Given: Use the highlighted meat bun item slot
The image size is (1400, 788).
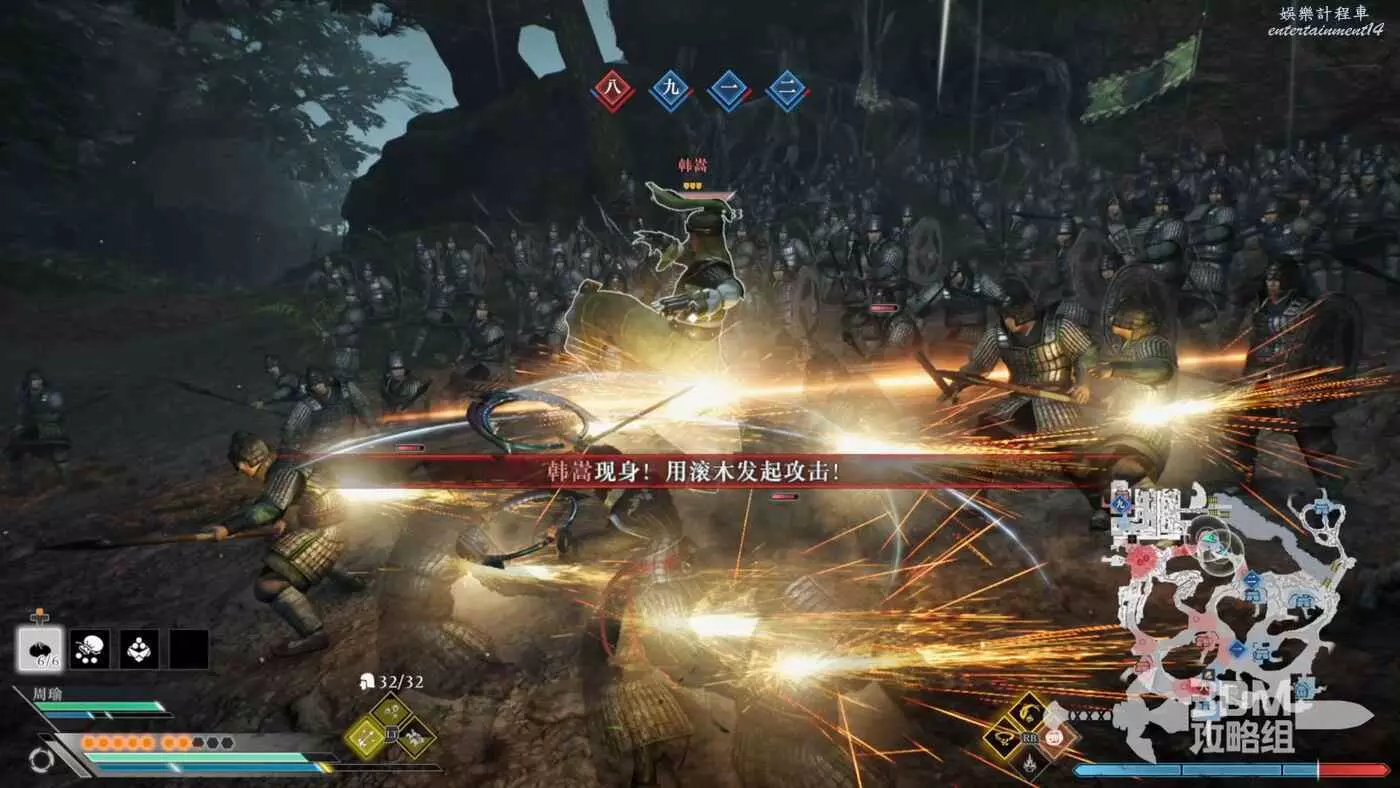Looking at the screenshot, I should 41,649.
